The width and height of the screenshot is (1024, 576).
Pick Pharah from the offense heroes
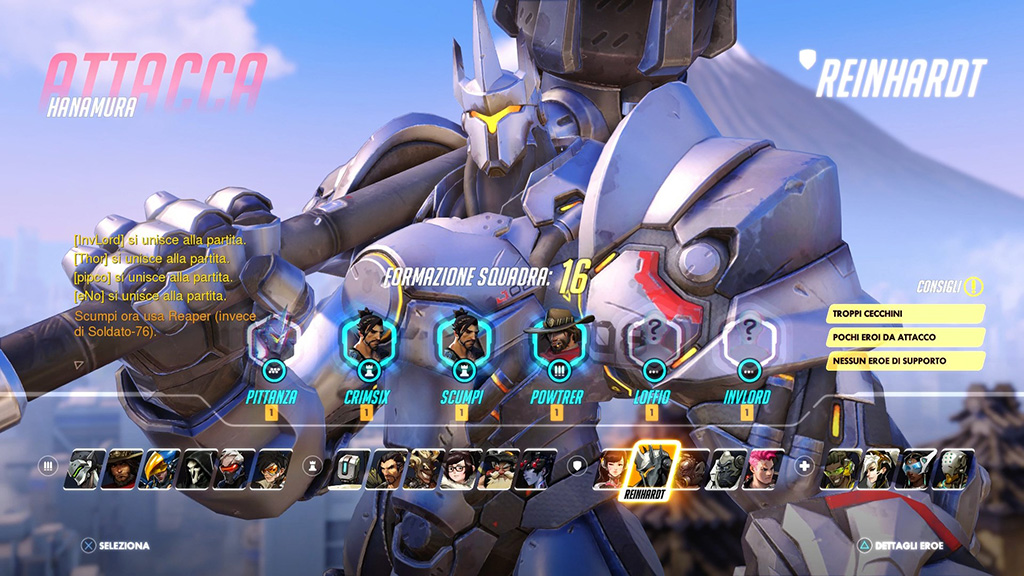coord(158,468)
